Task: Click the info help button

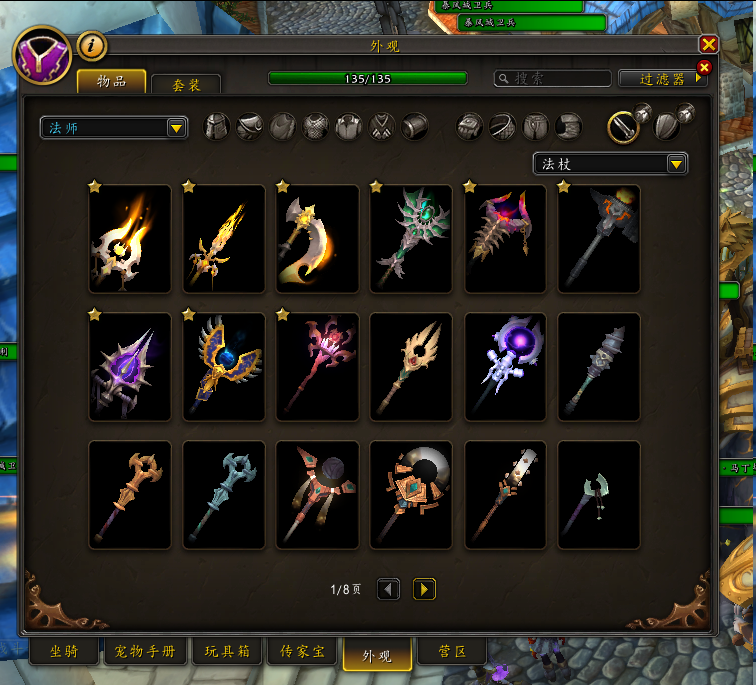Action: pos(91,45)
